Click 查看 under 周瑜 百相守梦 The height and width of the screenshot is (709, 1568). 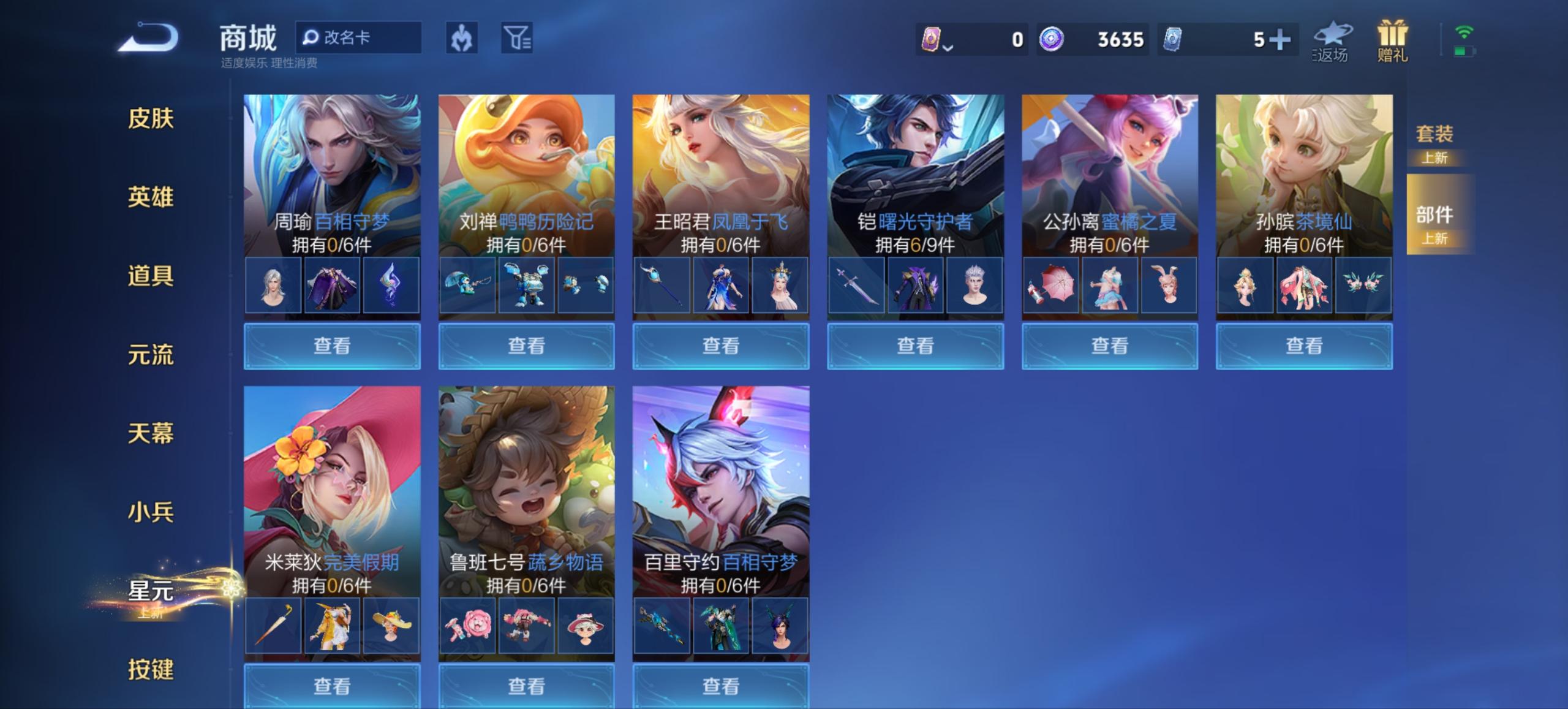coord(331,346)
